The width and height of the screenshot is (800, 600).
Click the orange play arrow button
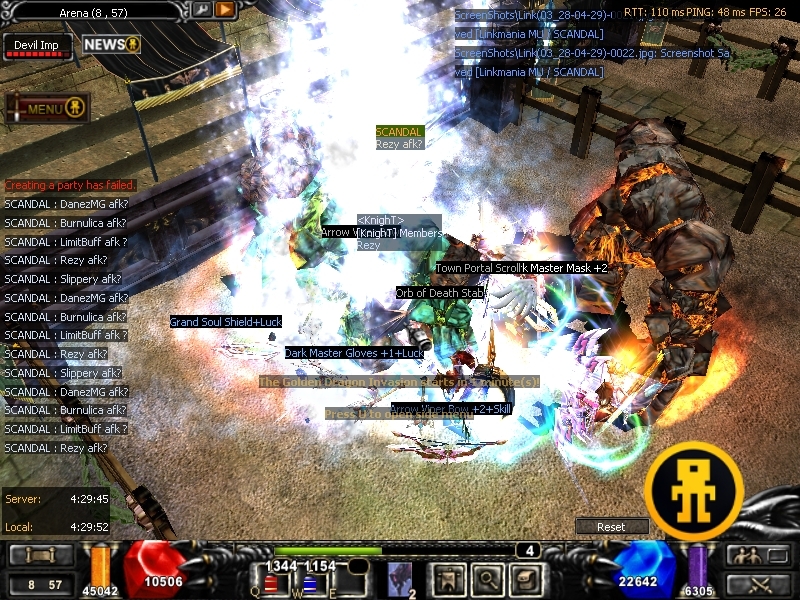pyautogui.click(x=225, y=10)
